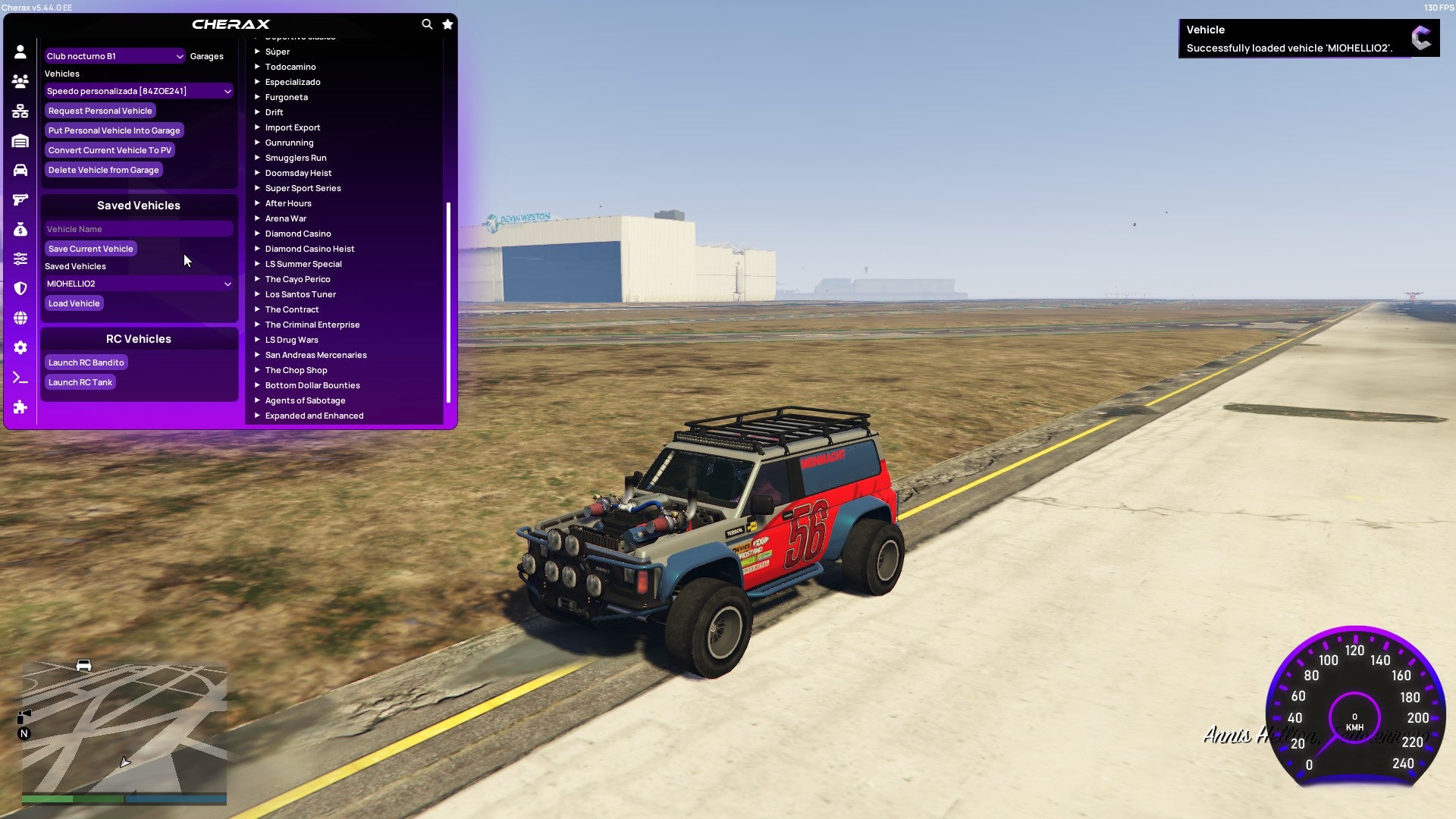The image size is (1456, 819).
Task: Click the puzzle piece scripts icon
Action: [x=20, y=407]
